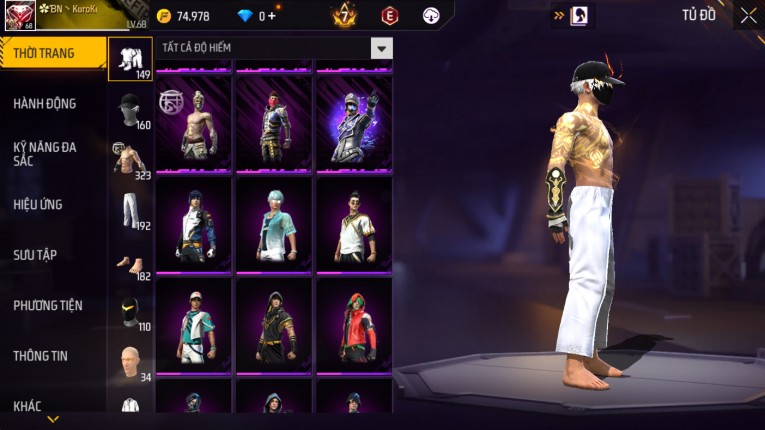Go to the Hiệu Ứng section
This screenshot has height=430, width=765.
38,205
